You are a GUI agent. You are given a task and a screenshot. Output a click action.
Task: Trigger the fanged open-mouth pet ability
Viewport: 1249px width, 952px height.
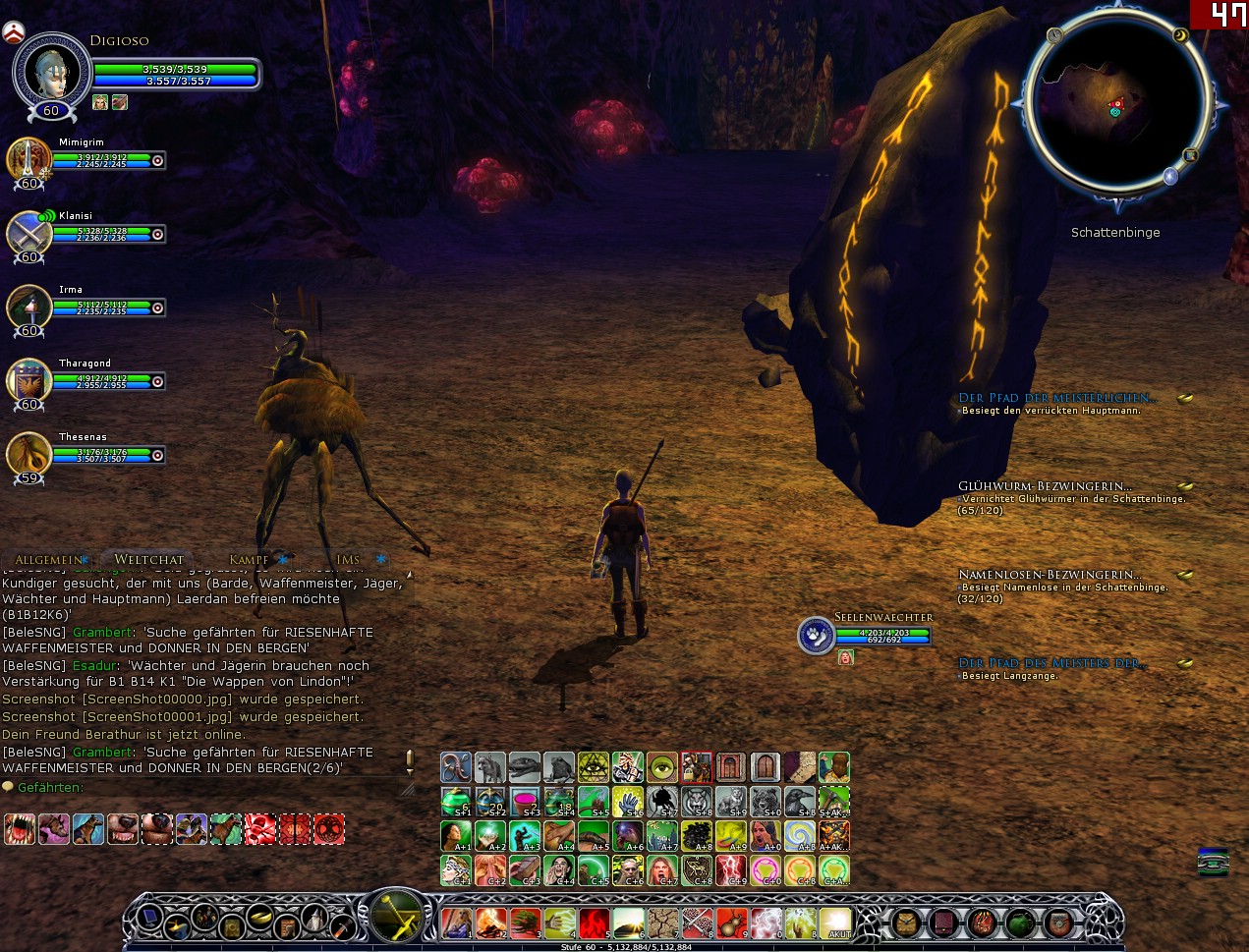click(20, 829)
